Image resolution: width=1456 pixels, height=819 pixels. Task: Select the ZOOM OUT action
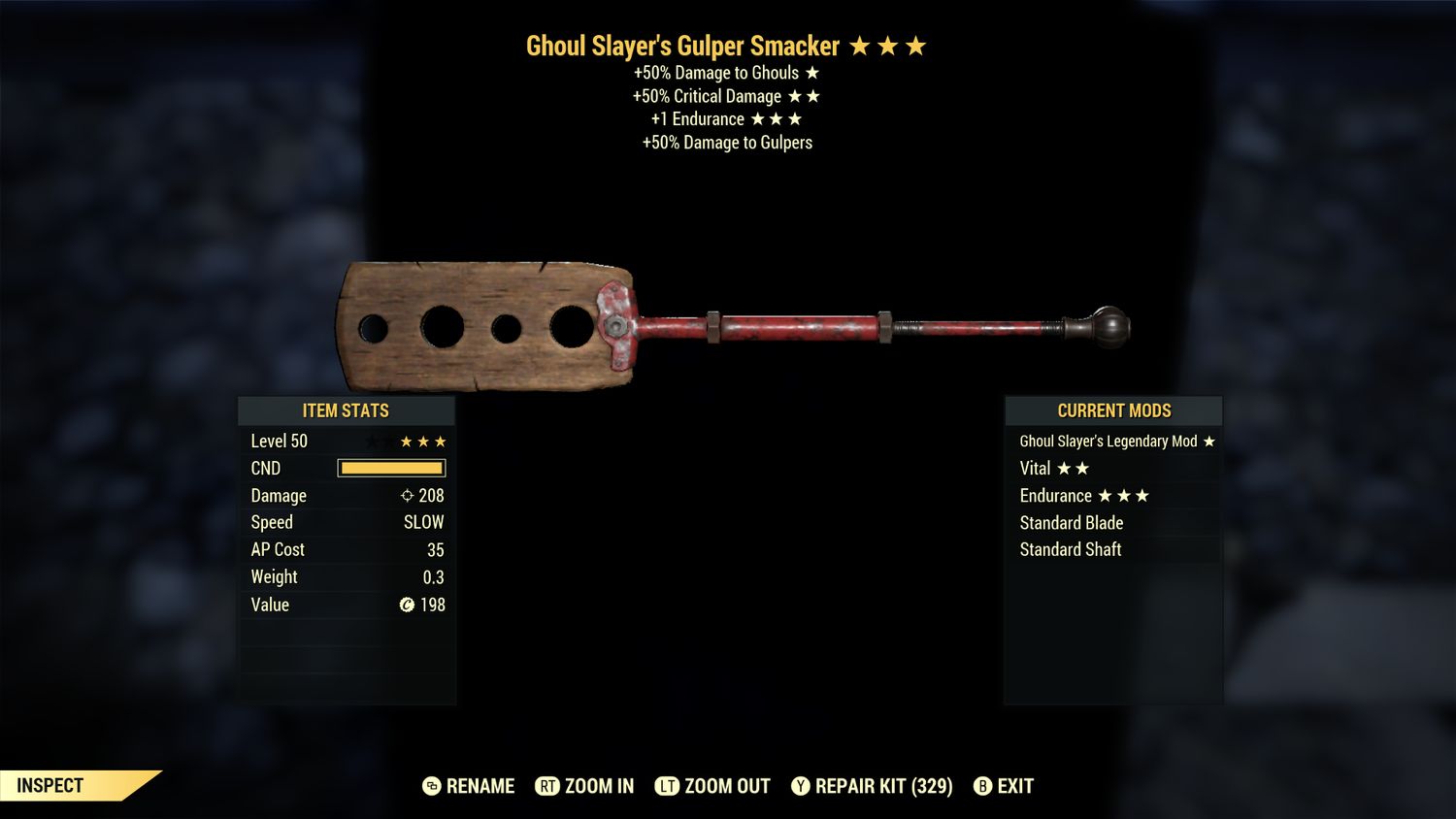pos(713,786)
